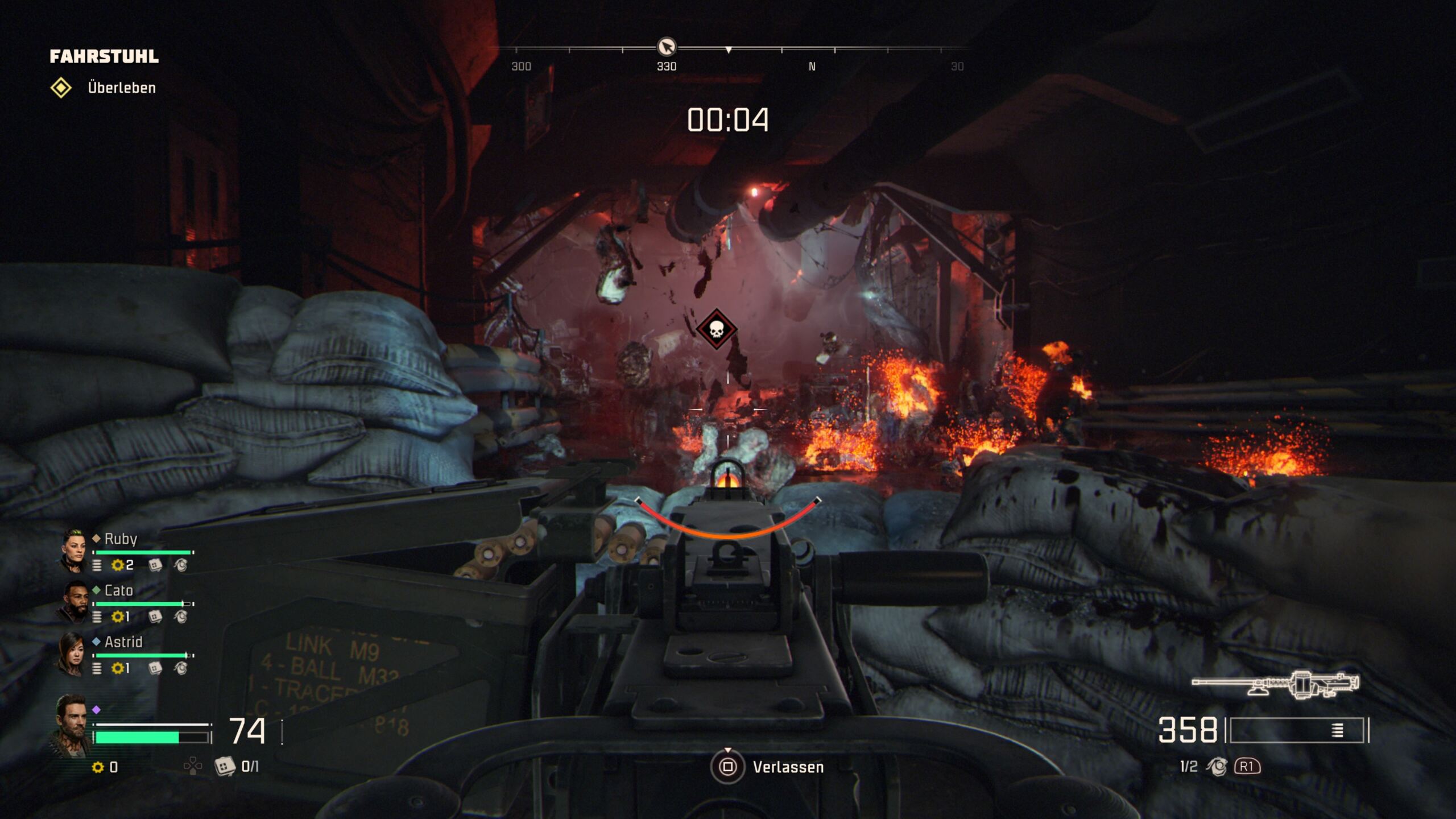Select the support item icon showing 0/1
1456x819 pixels.
click(225, 767)
